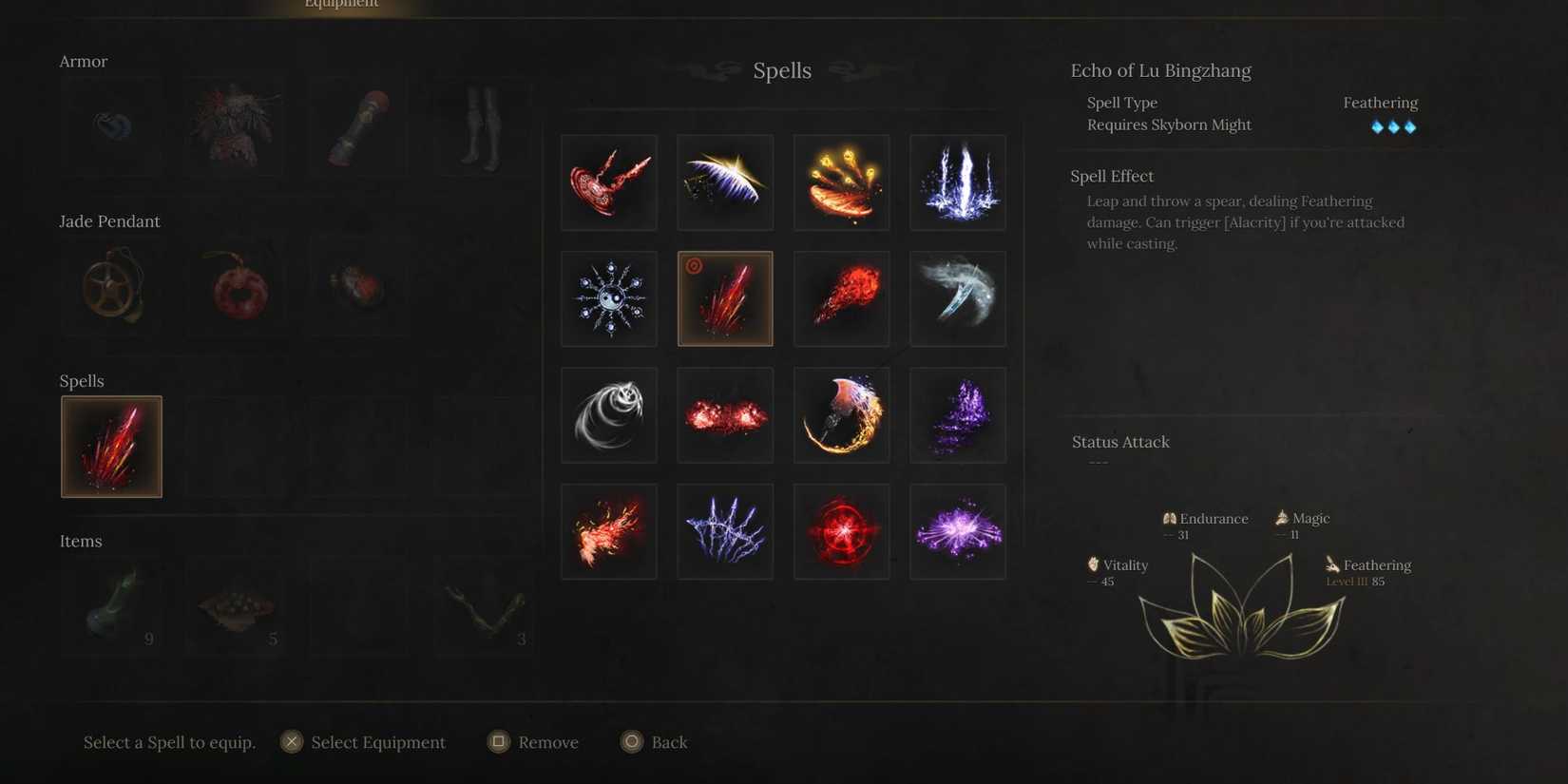Select the purple starburst spell
Screen dimensions: 1568x784
point(958,531)
